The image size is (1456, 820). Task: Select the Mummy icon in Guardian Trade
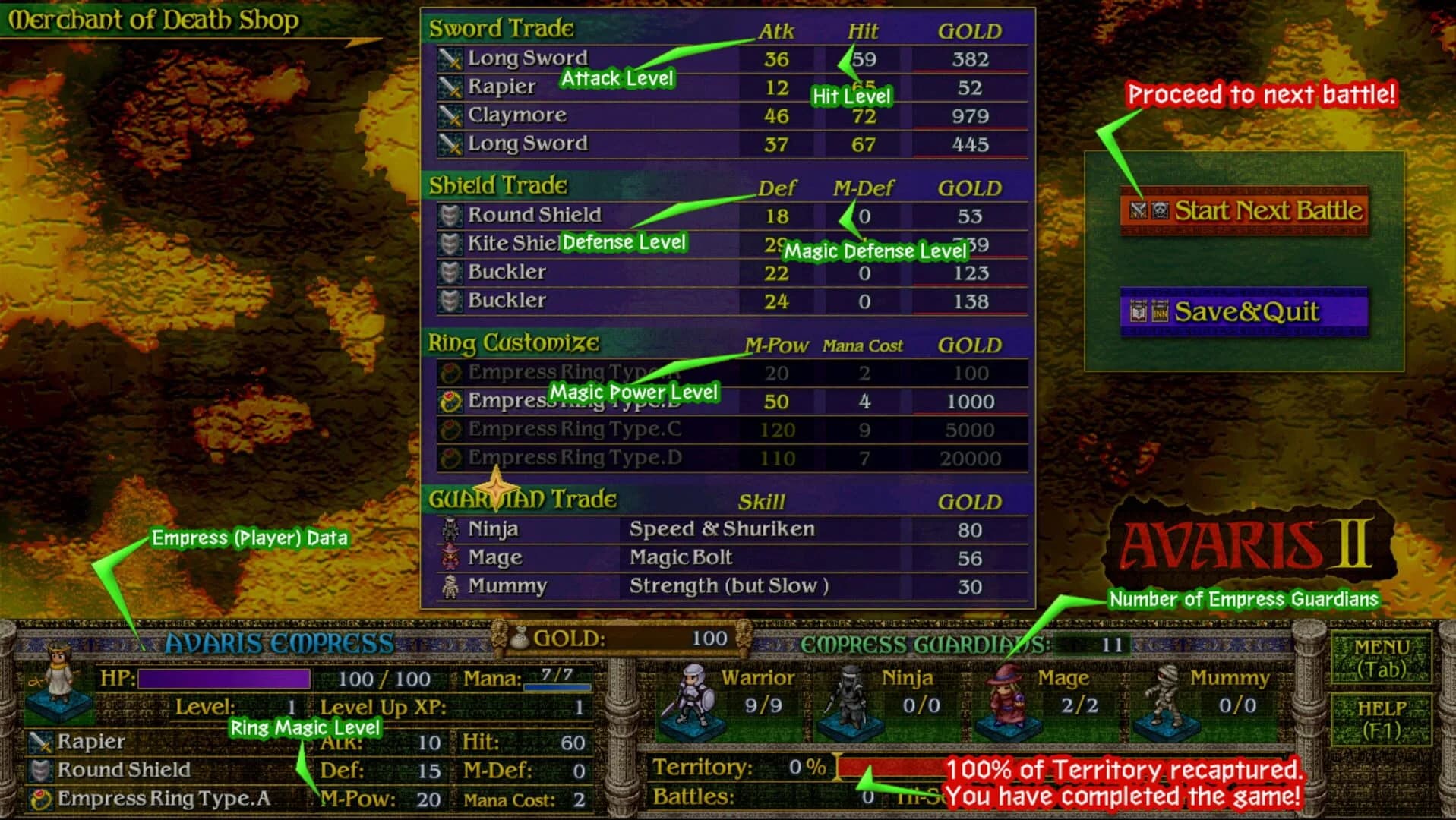coord(450,585)
